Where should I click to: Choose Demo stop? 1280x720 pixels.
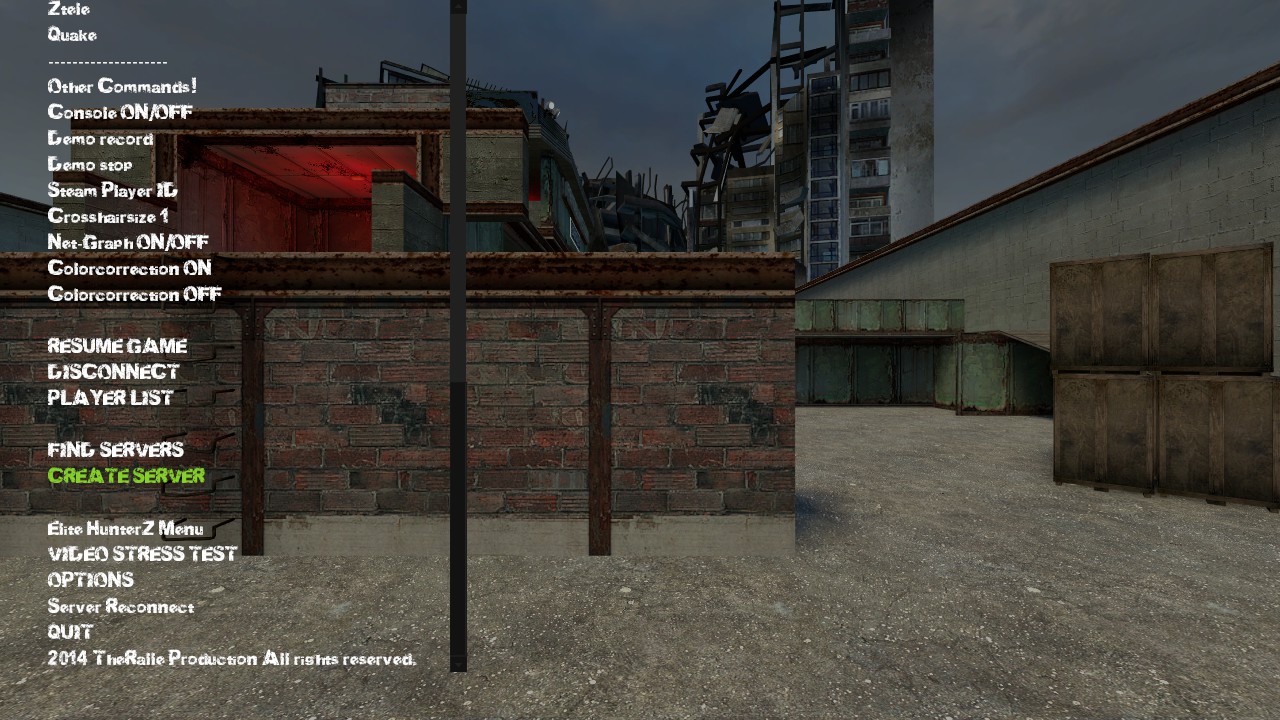[90, 165]
